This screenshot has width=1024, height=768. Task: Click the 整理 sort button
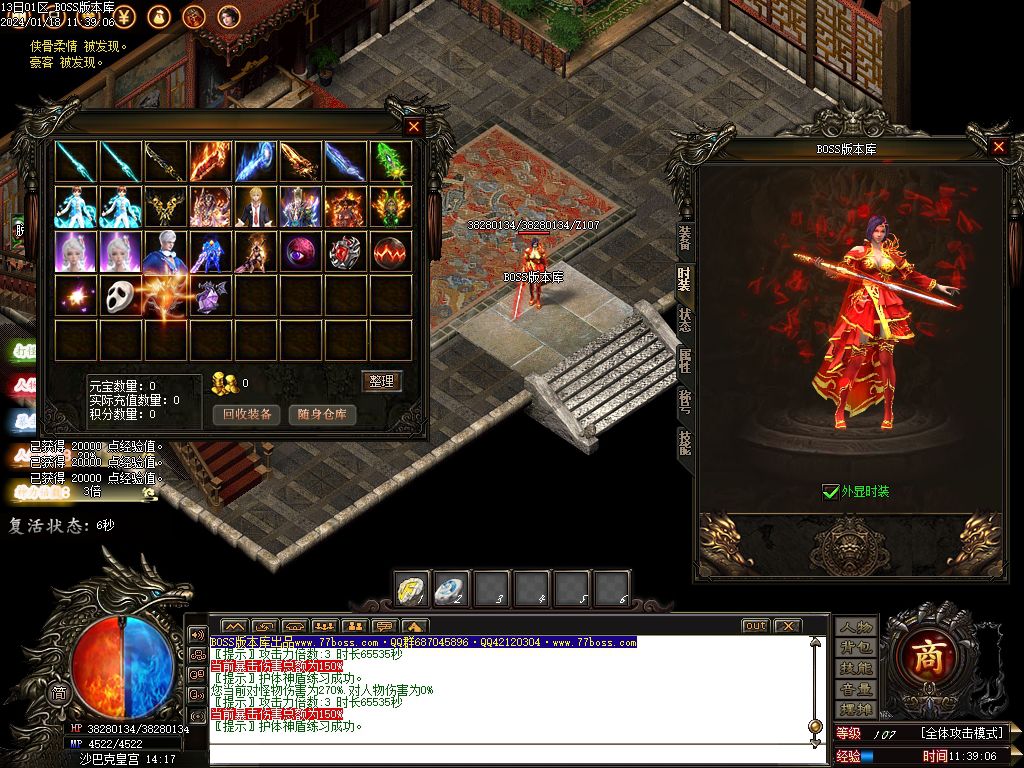[x=380, y=381]
